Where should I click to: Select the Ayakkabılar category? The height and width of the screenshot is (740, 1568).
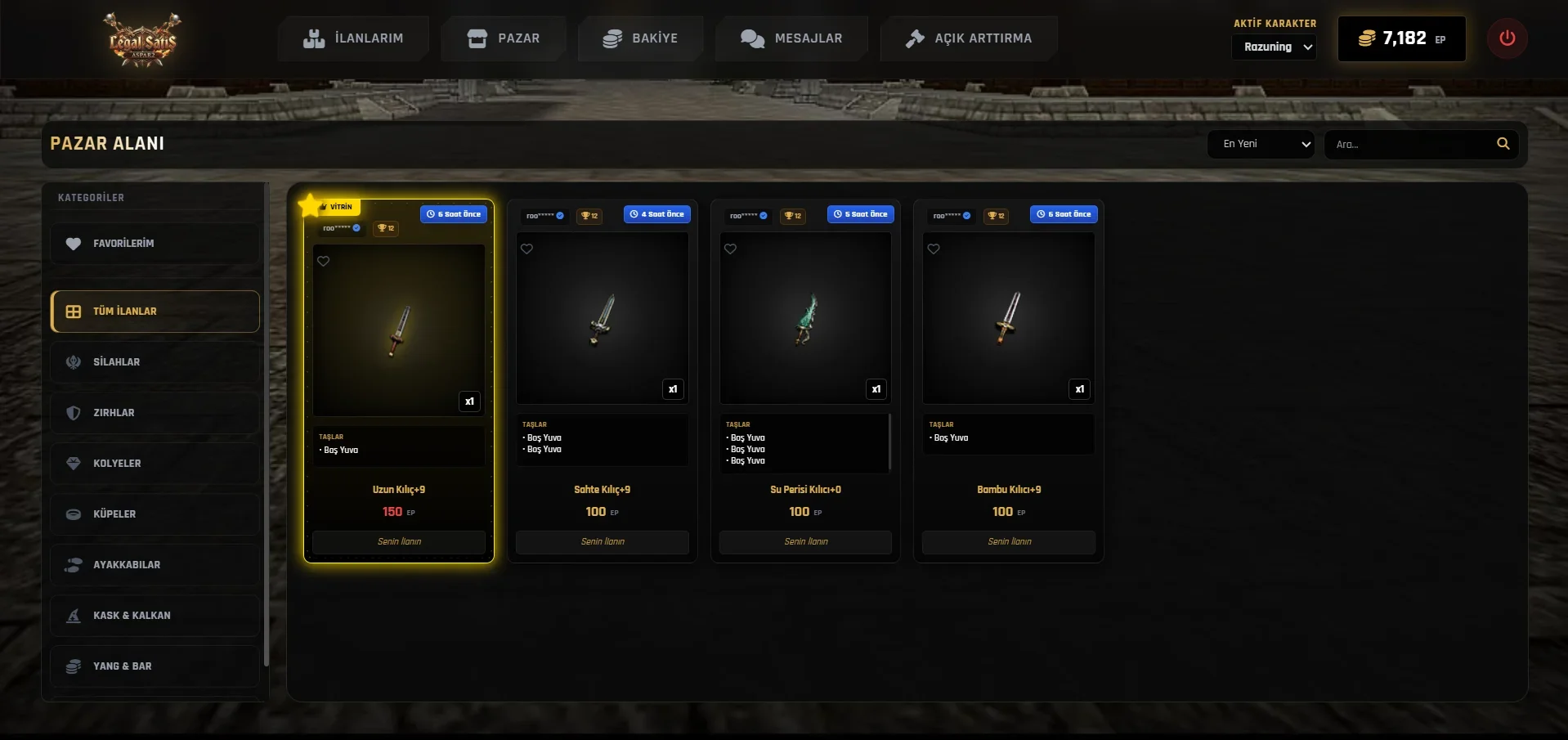click(155, 565)
